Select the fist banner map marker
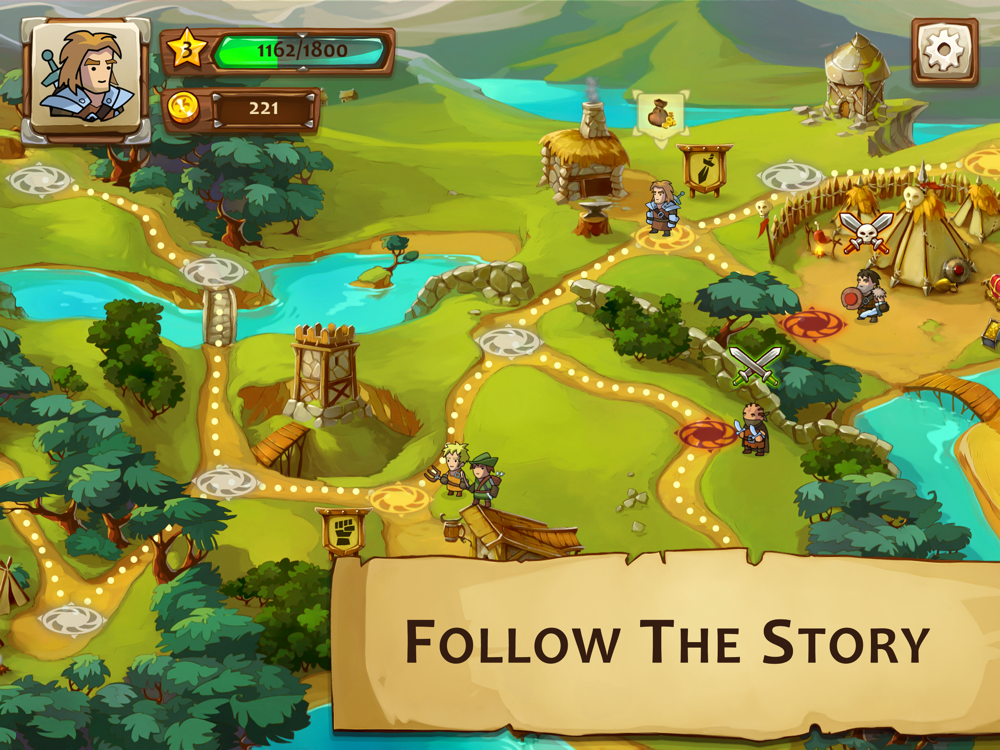 [x=343, y=530]
